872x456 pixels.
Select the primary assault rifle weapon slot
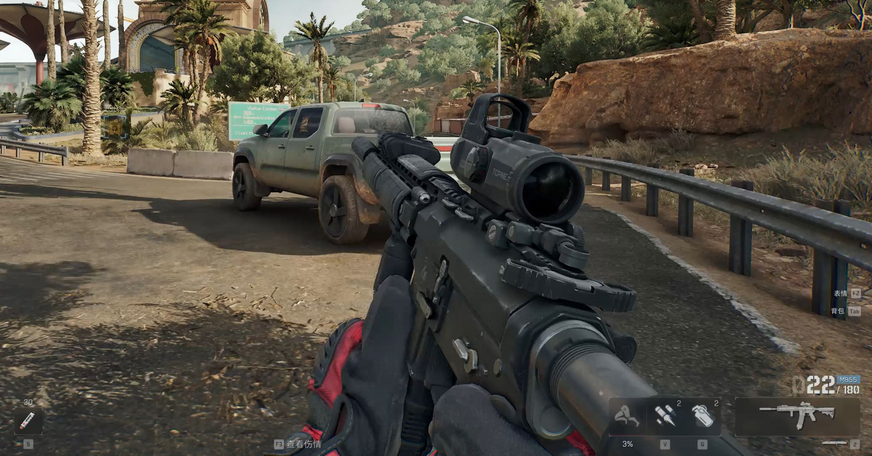pos(797,415)
